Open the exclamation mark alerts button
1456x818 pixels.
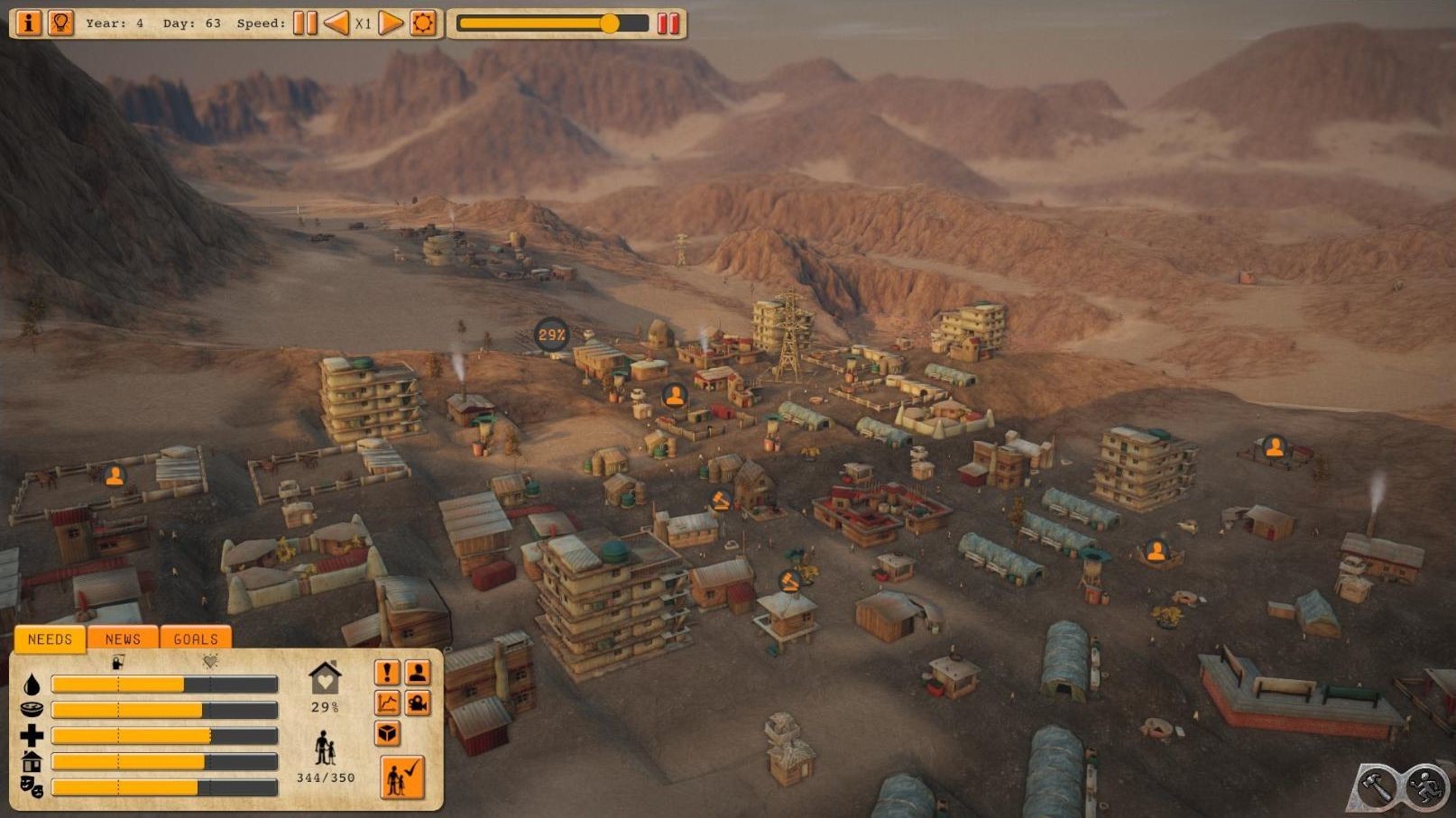[x=387, y=673]
